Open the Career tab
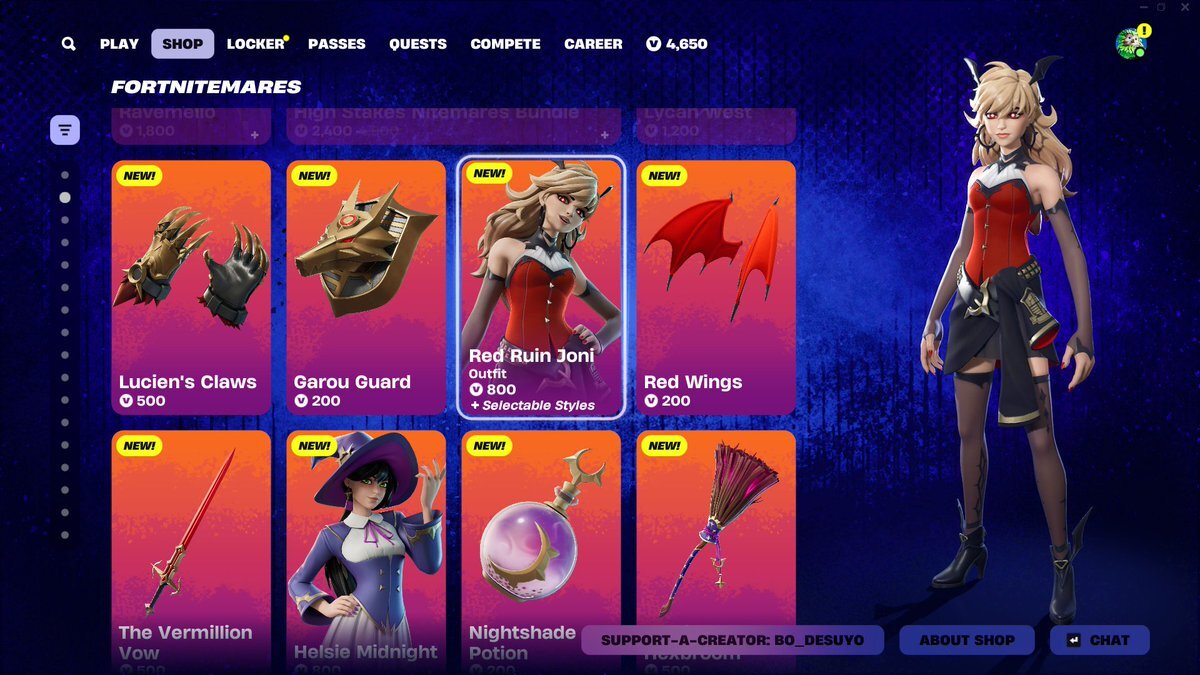Screen dimensions: 1200x675 coord(593,44)
